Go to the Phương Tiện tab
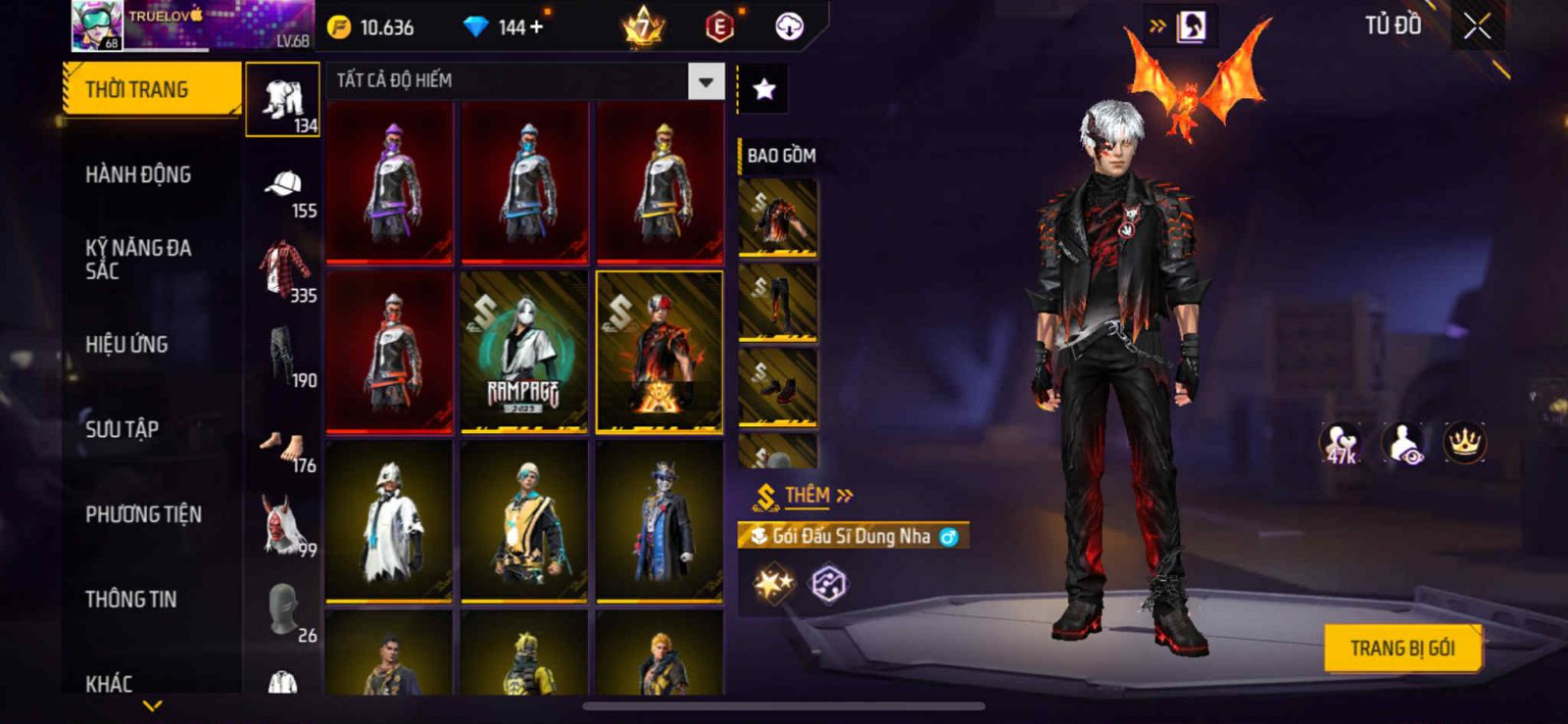This screenshot has width=1568, height=724. pyautogui.click(x=143, y=514)
